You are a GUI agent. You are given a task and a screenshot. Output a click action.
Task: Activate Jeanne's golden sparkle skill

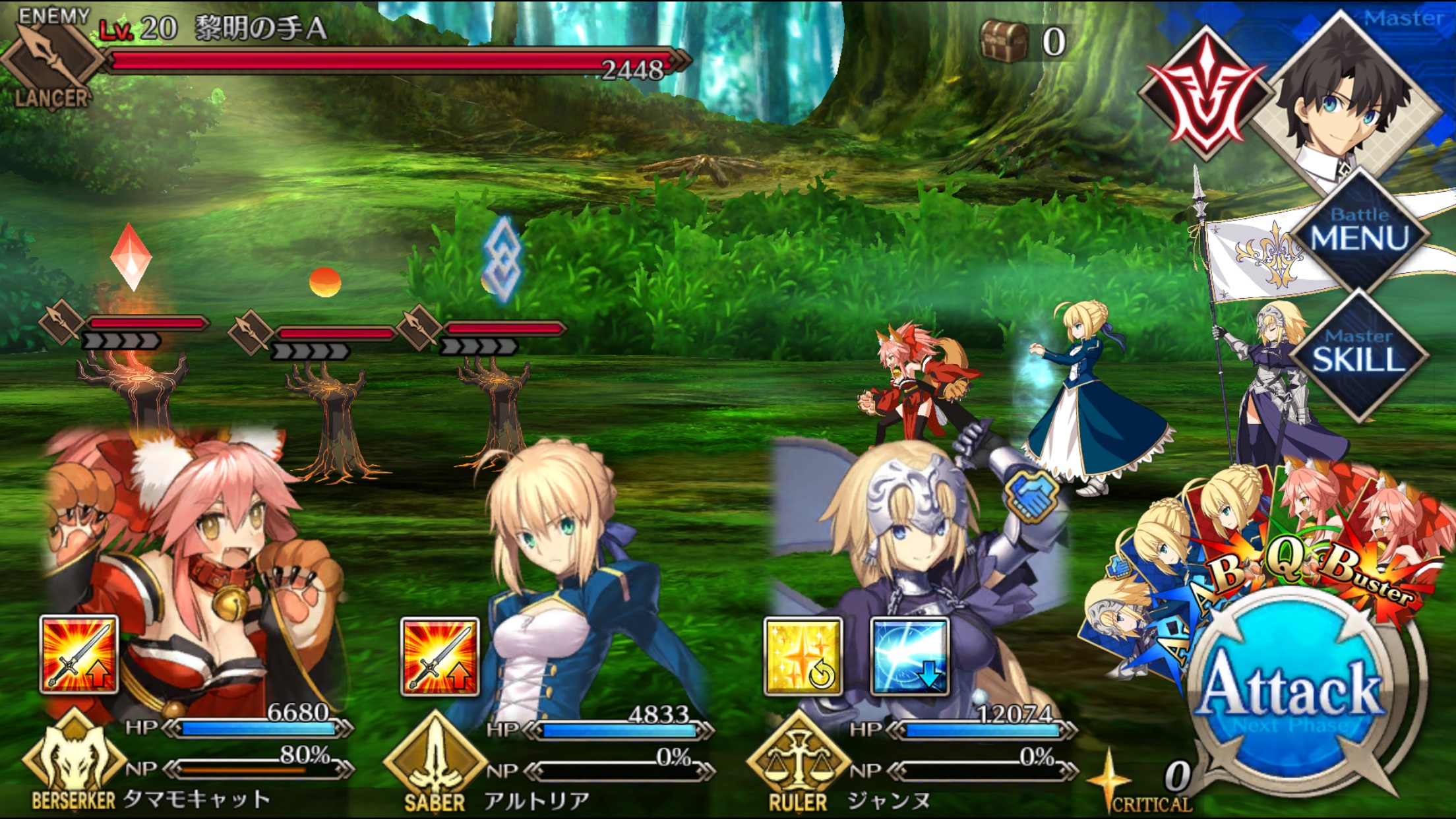[803, 656]
